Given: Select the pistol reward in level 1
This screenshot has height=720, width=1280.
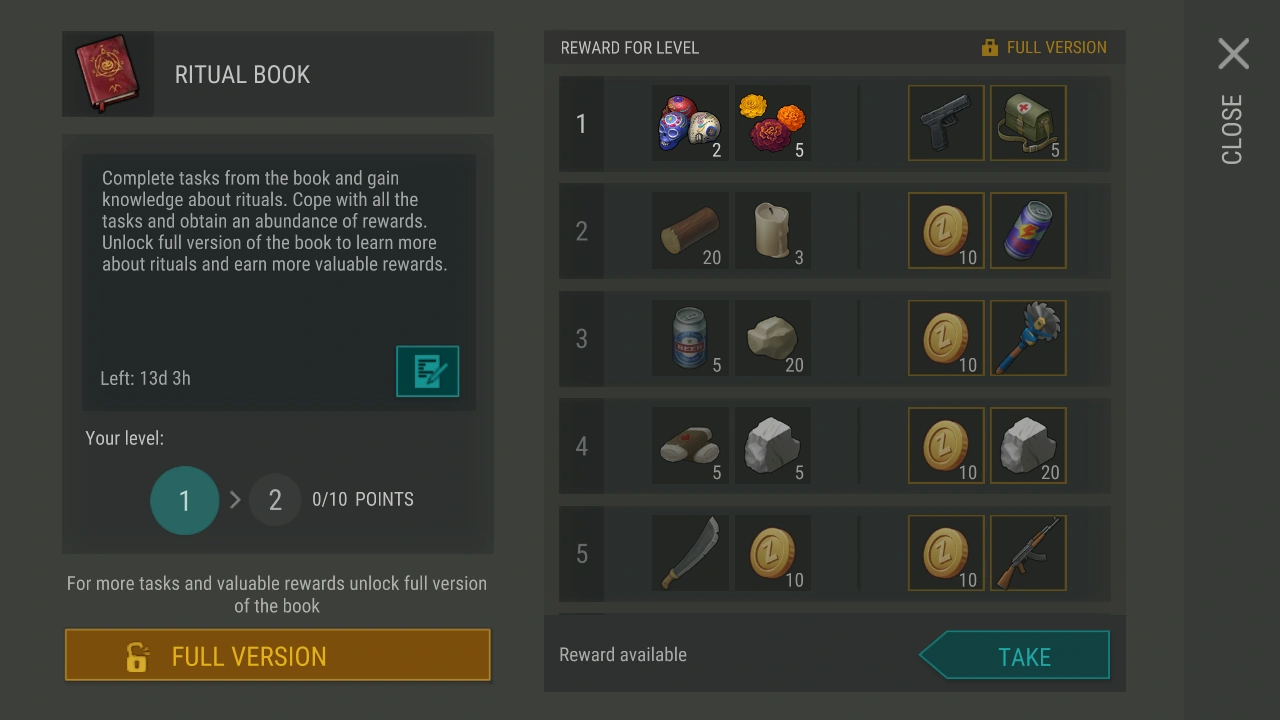Looking at the screenshot, I should (x=945, y=123).
